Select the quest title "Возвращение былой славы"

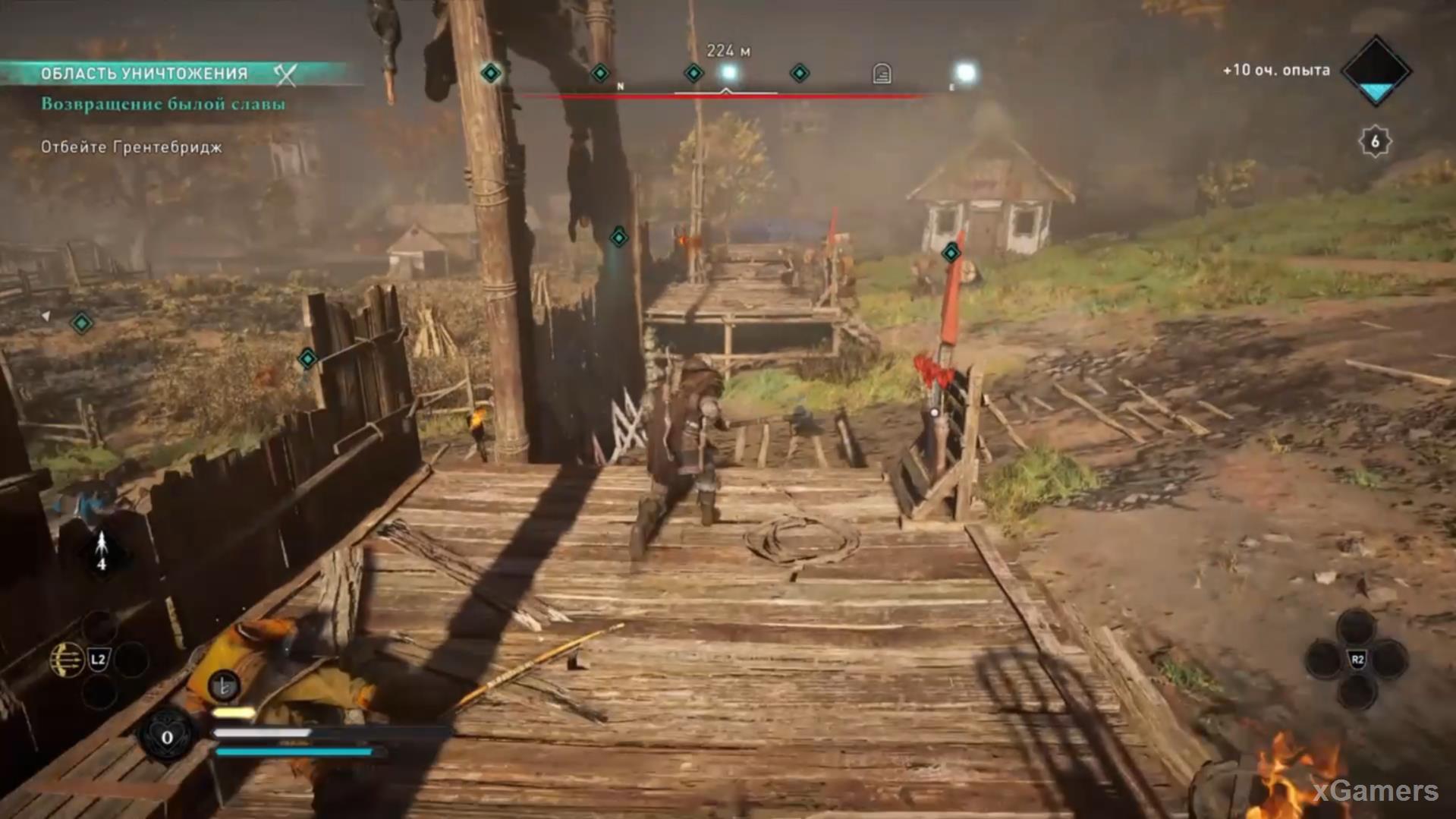(x=163, y=104)
